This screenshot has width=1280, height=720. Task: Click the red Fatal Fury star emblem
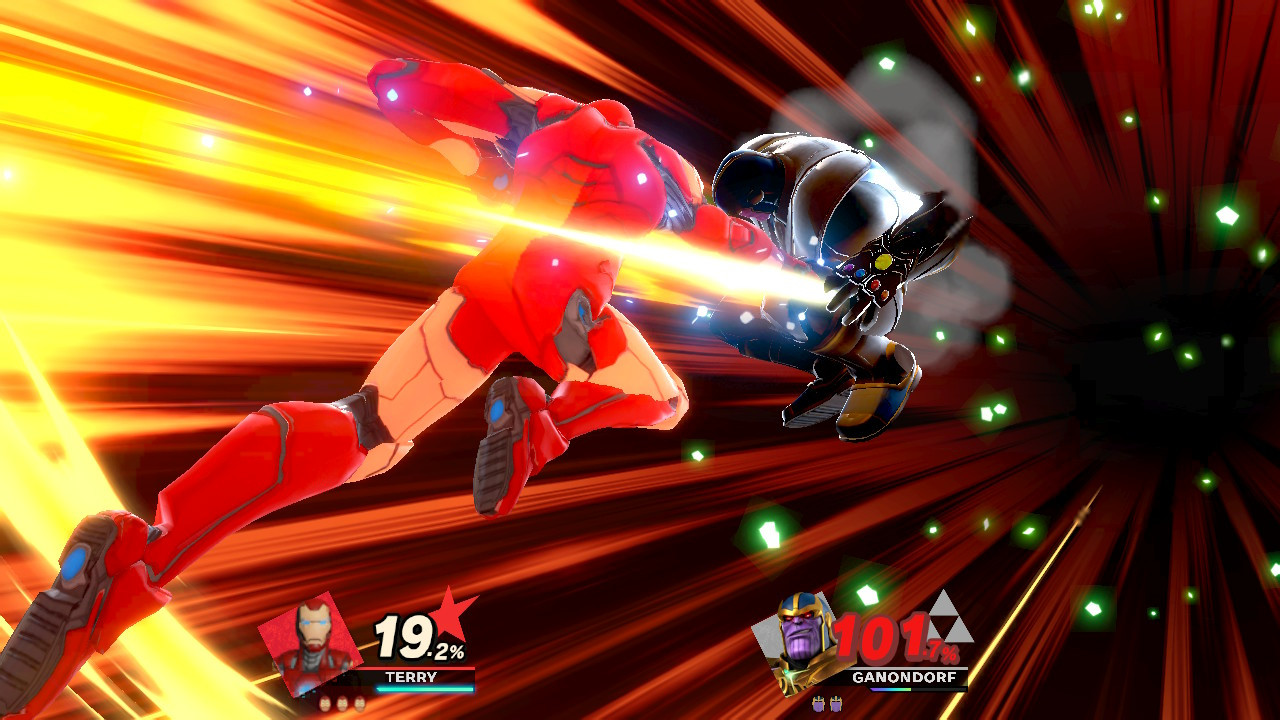(451, 614)
